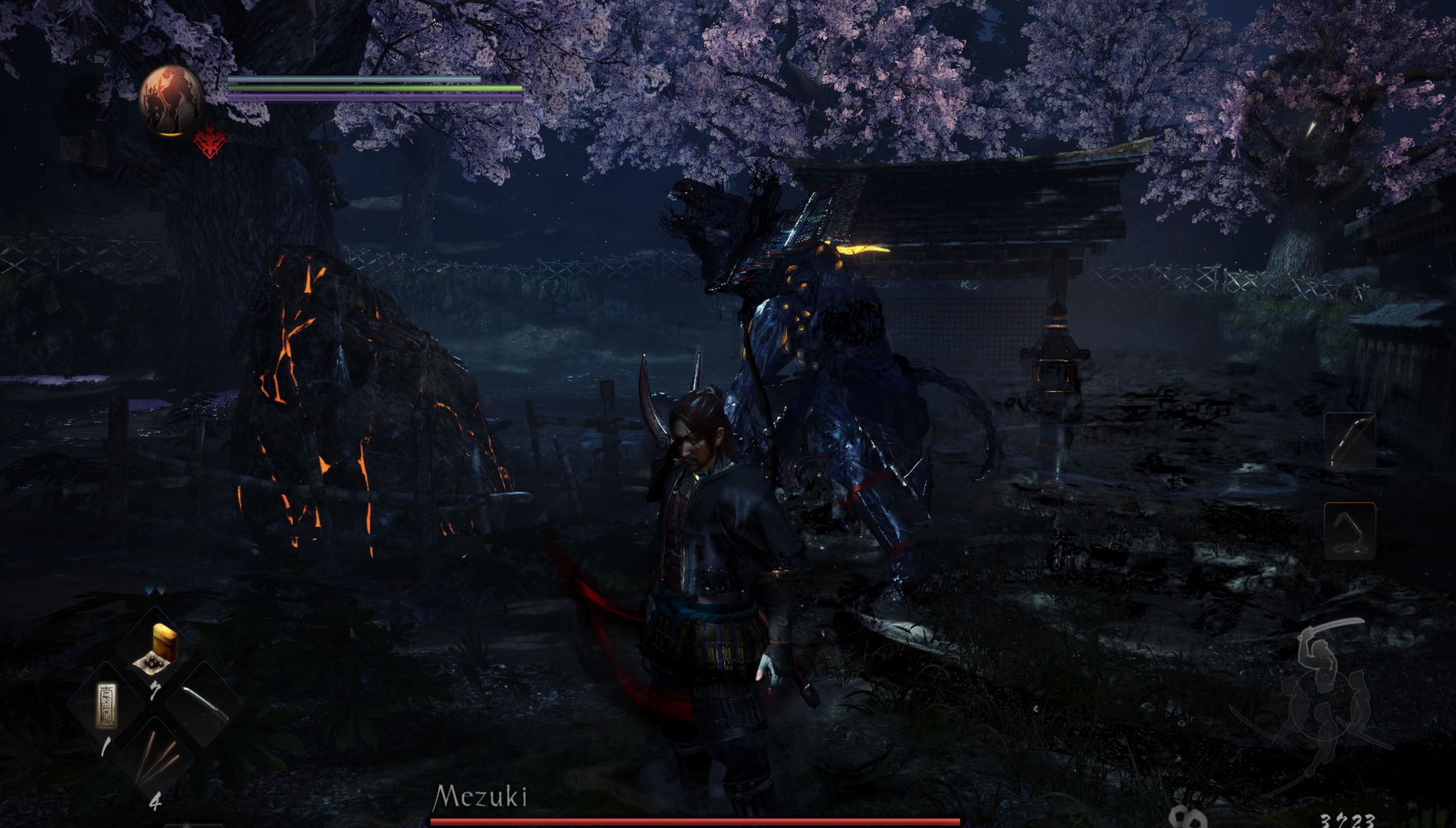
Task: Click the travel amulet talisman slot
Action: (107, 705)
